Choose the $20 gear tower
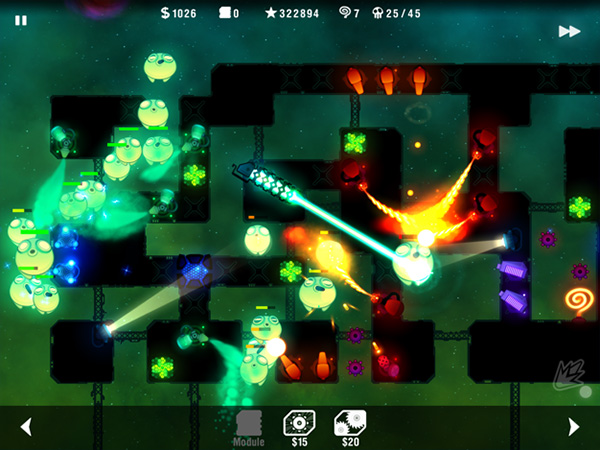This screenshot has height=450, width=600. click(x=349, y=427)
